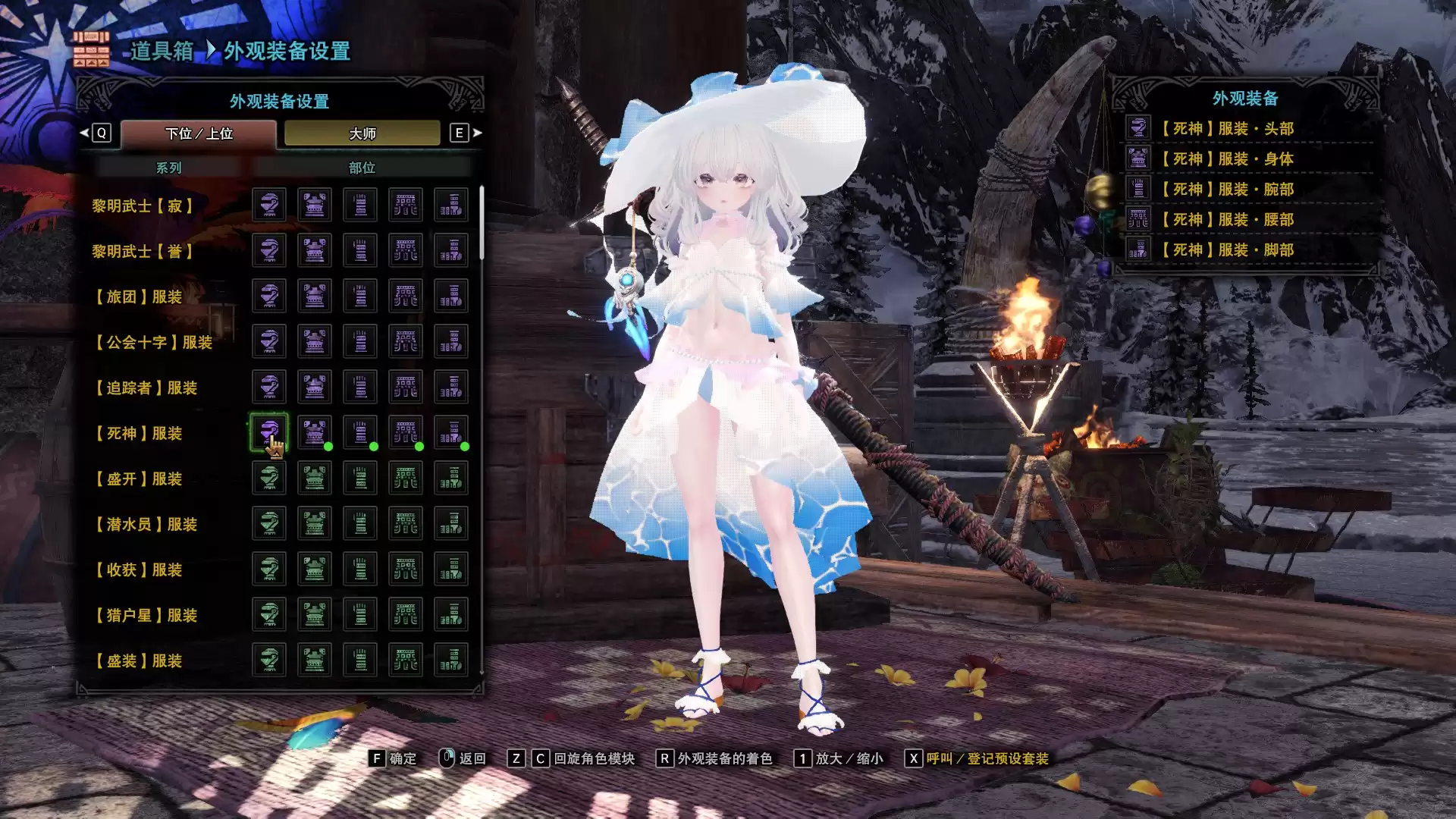Select the 【猎户星】服装 arm piece icon
The height and width of the screenshot is (819, 1456).
click(x=360, y=614)
